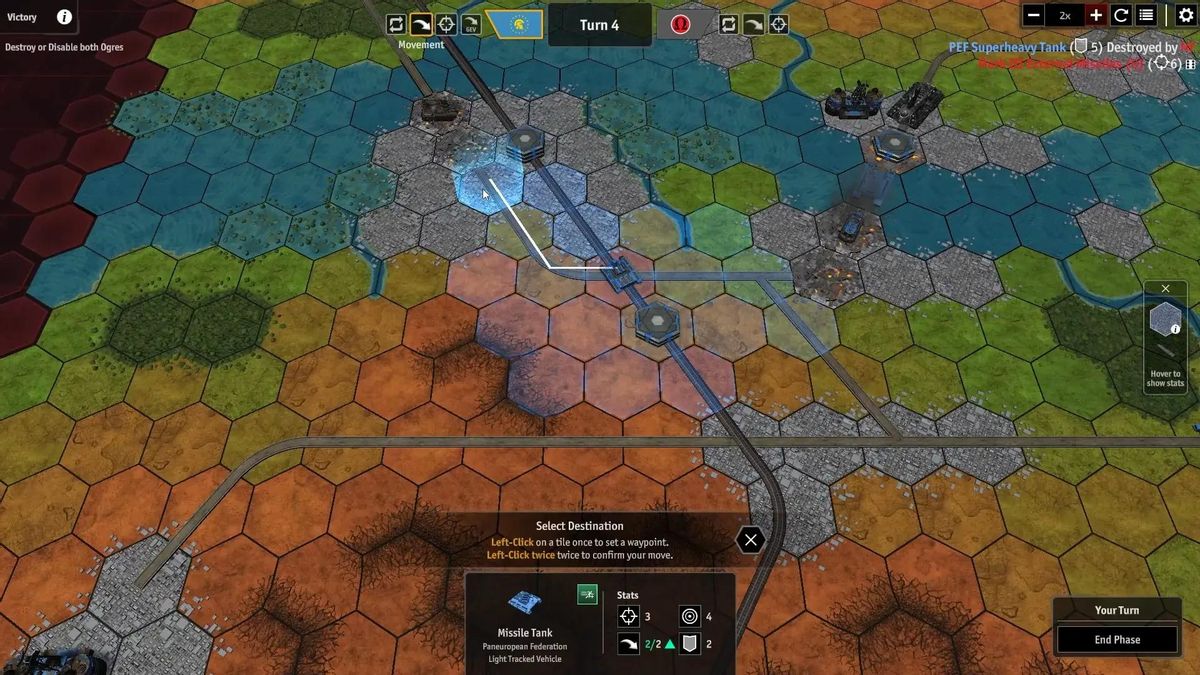Click the red omega enemy faction badge
The height and width of the screenshot is (675, 1200).
(x=681, y=25)
